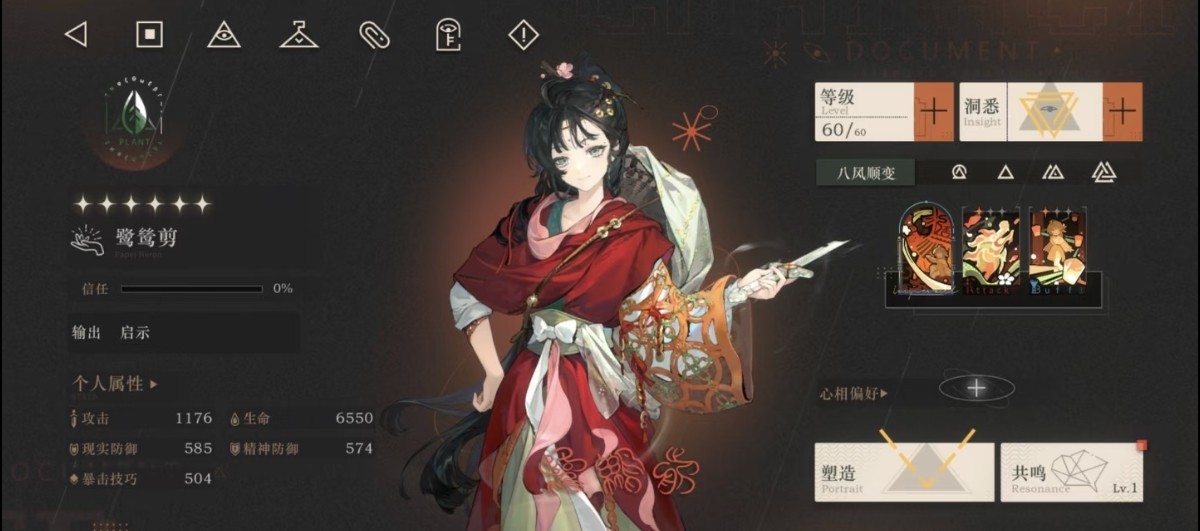Image resolution: width=1200 pixels, height=531 pixels.
Task: Show 心相偏好 psychube preference
Action: click(x=853, y=394)
